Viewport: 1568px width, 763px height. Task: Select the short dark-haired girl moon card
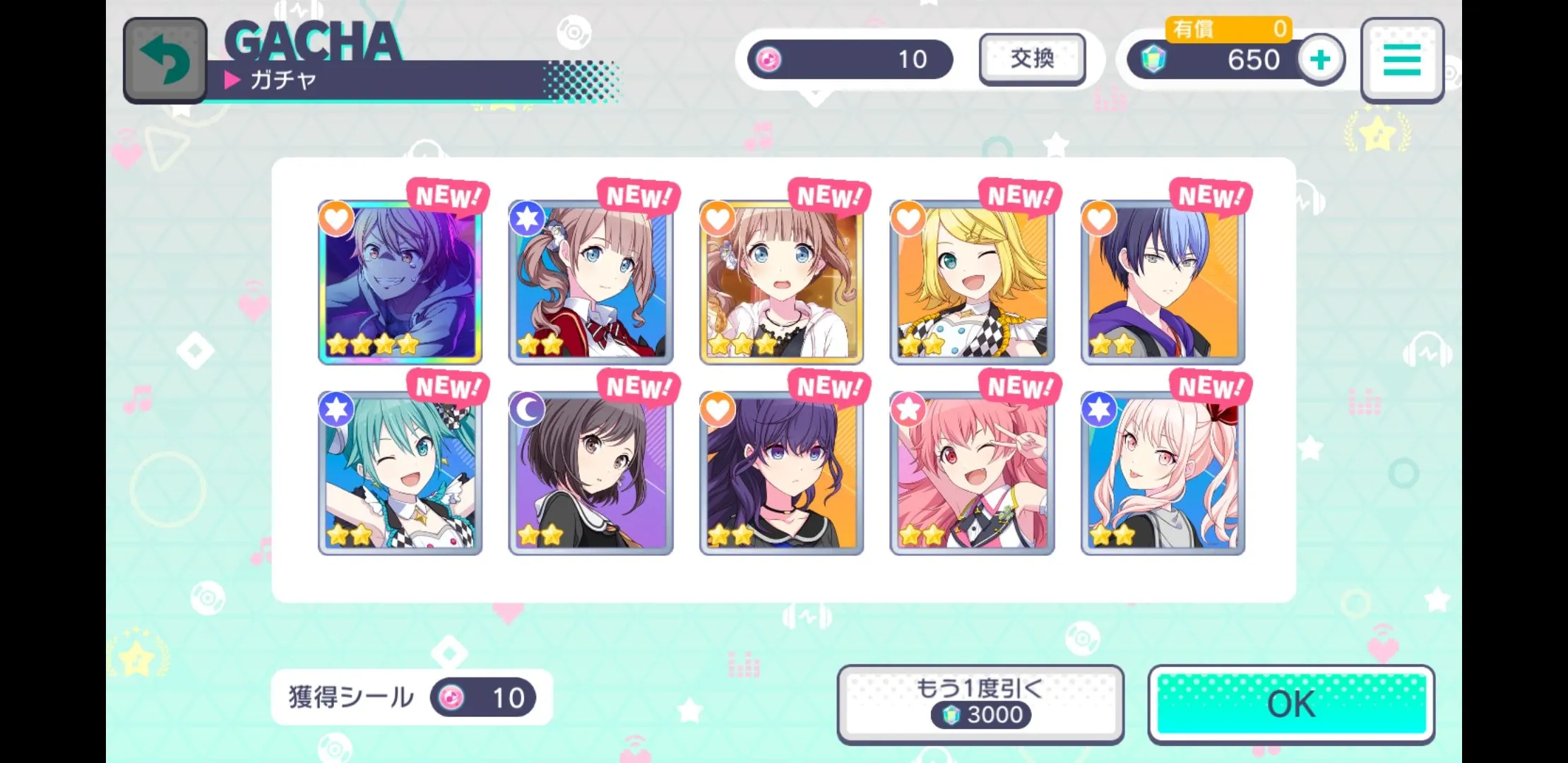(590, 473)
